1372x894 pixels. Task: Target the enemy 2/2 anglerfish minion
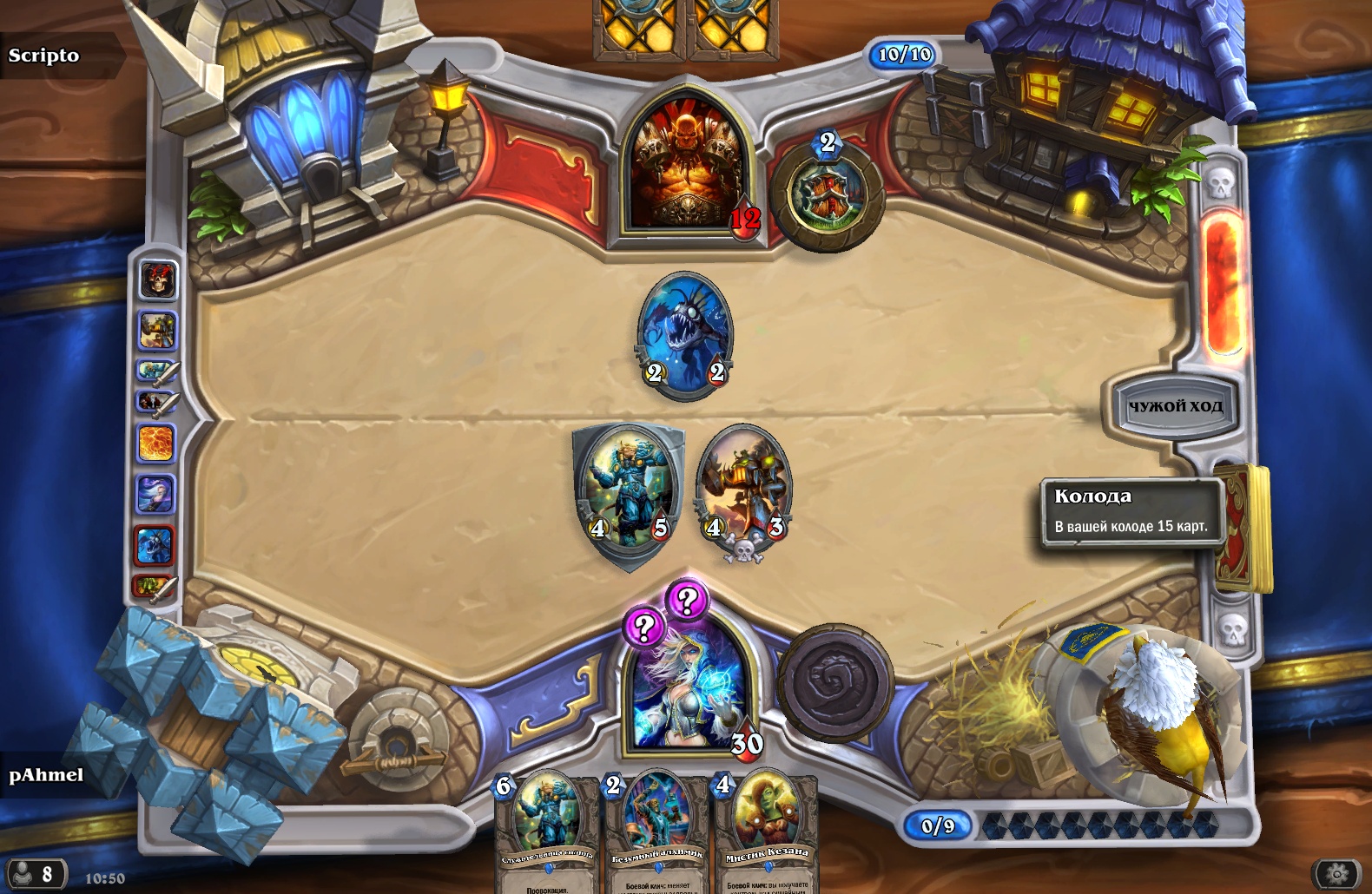coord(684,335)
